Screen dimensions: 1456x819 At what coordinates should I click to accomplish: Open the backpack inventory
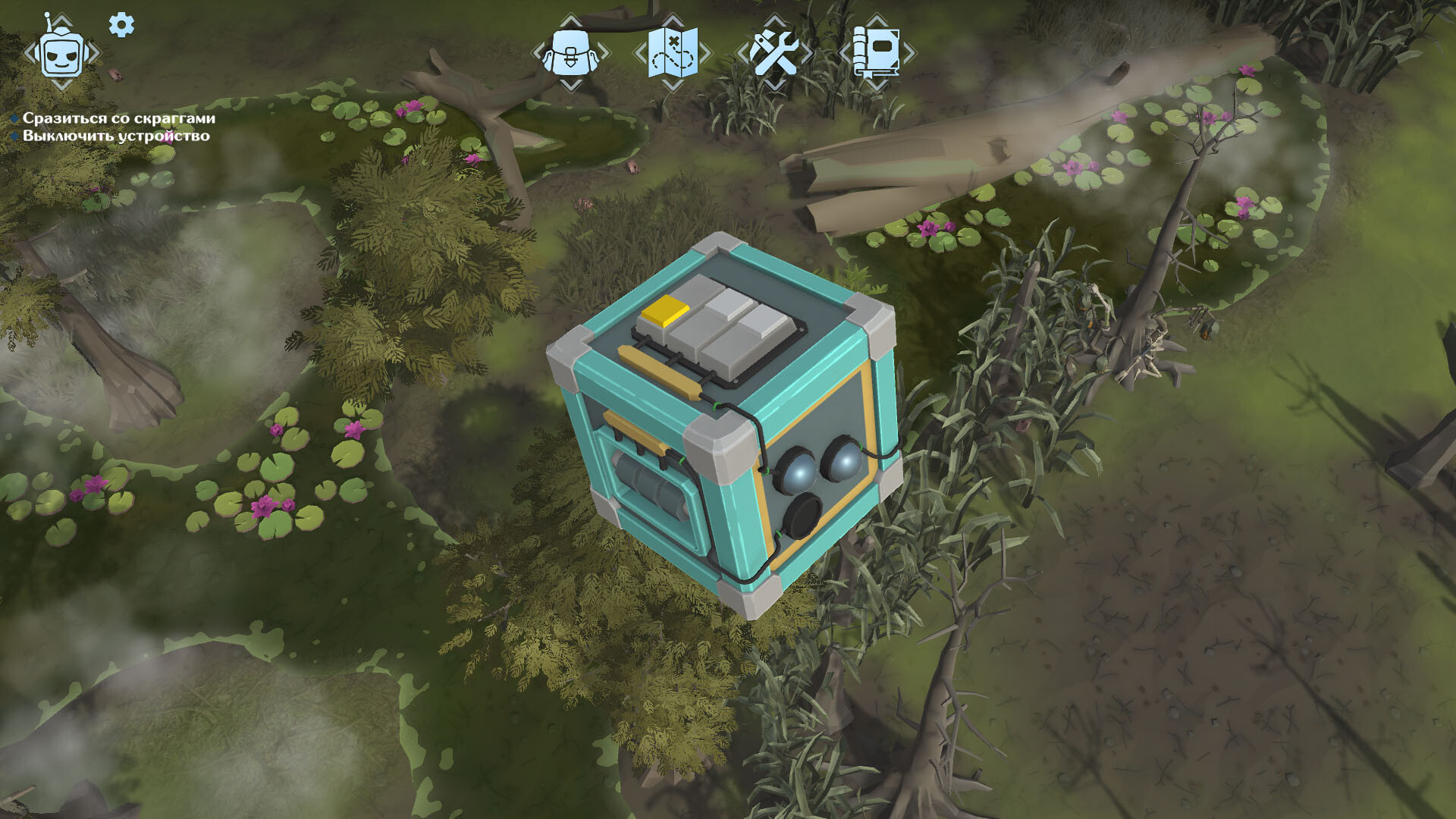tap(570, 52)
